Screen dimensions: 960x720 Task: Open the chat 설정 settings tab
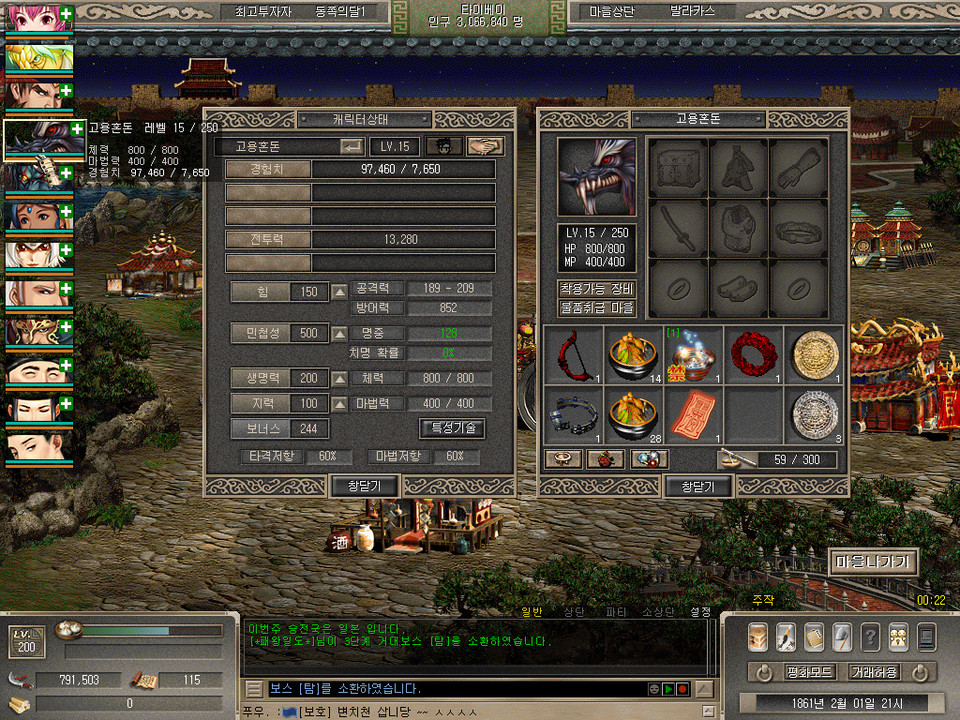[700, 611]
